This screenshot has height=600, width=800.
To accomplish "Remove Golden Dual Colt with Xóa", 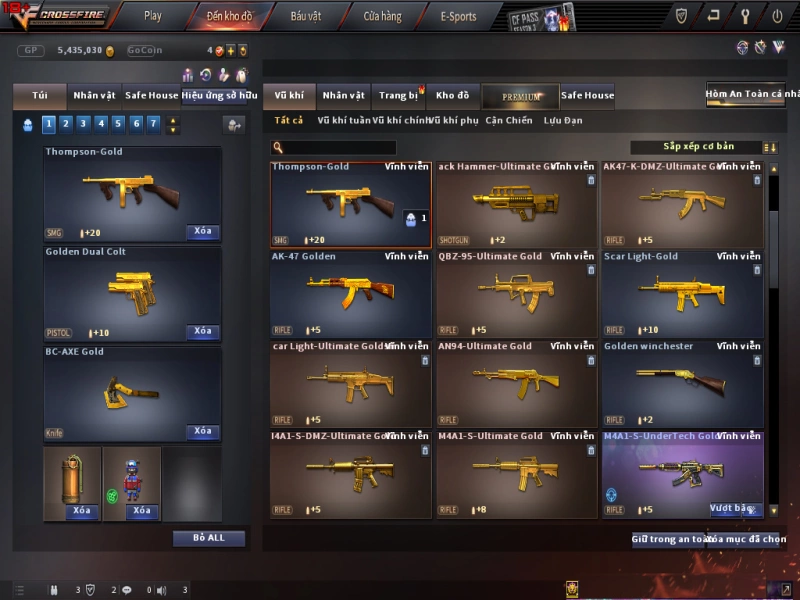I will [x=203, y=331].
